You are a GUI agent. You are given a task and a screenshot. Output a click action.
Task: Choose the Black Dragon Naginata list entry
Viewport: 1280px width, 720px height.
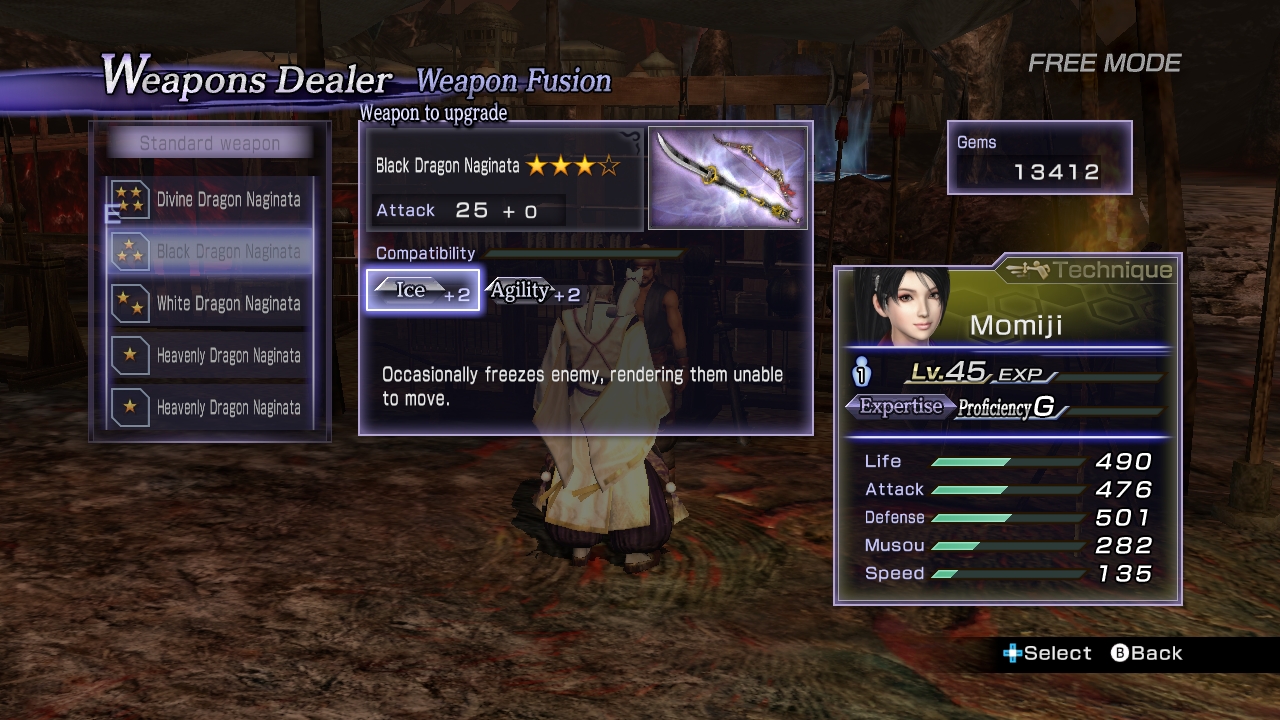coord(210,252)
